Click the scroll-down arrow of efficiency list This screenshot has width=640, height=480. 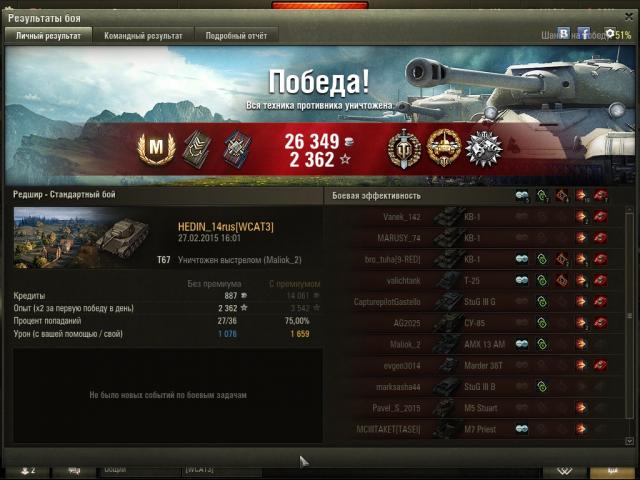click(x=629, y=440)
